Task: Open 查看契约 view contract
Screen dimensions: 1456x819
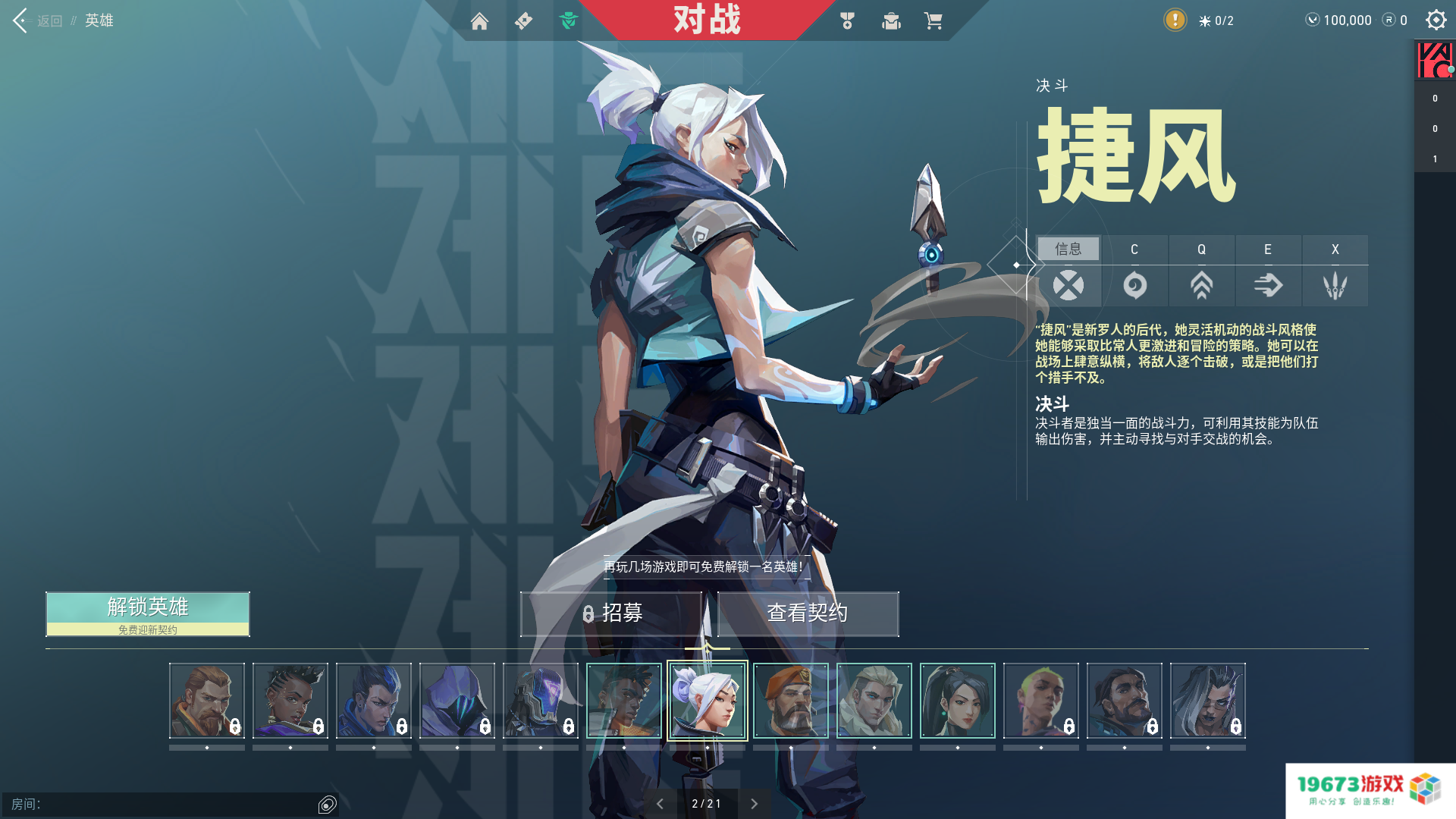Action: [808, 613]
